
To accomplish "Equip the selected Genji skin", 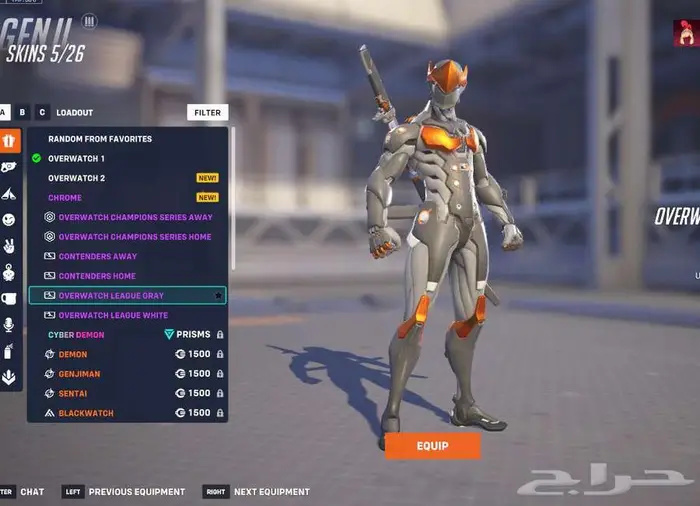I will 432,446.
